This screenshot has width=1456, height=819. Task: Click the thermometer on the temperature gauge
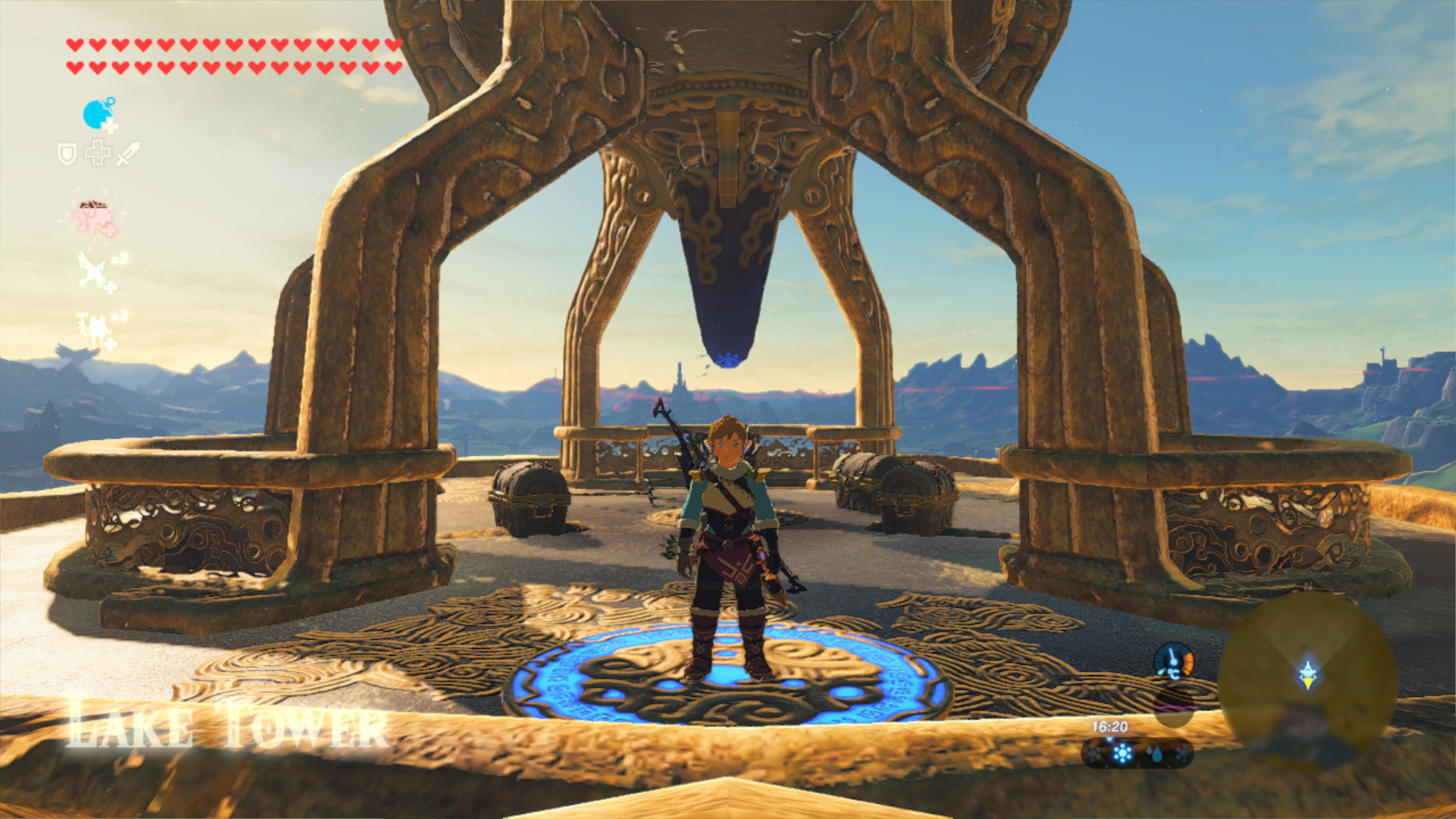click(1172, 657)
